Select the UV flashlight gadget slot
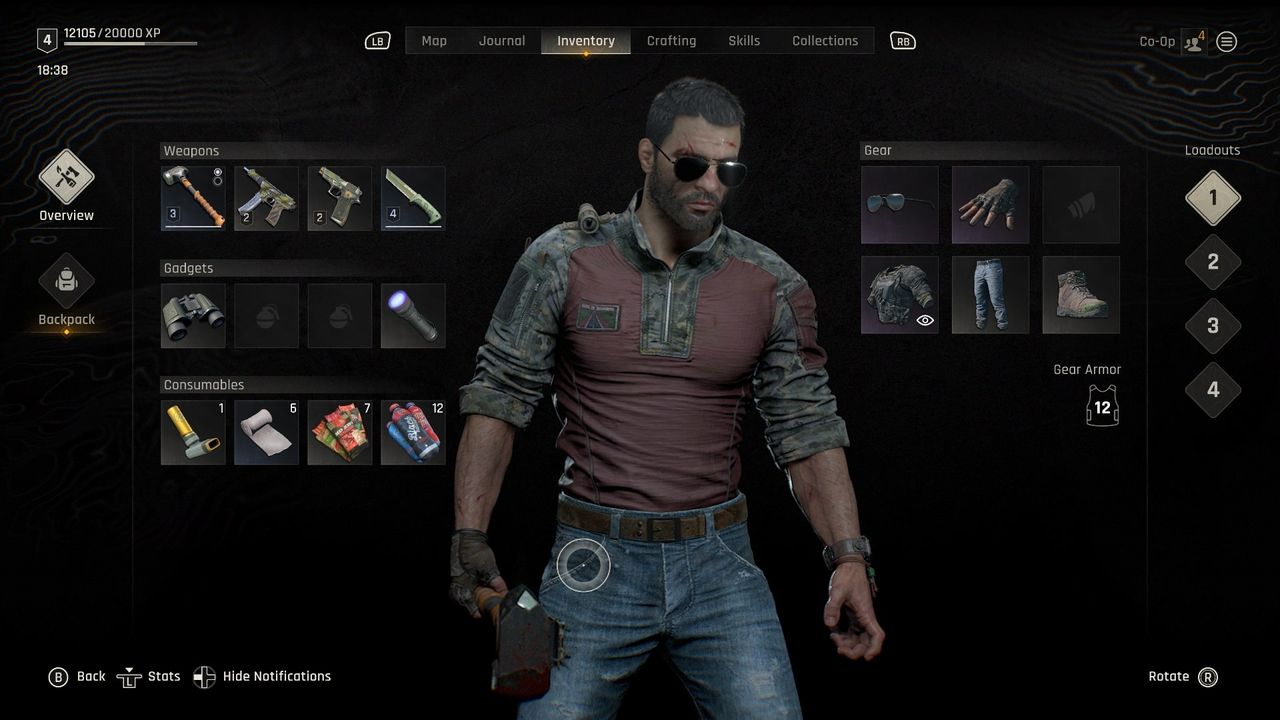 [x=413, y=314]
